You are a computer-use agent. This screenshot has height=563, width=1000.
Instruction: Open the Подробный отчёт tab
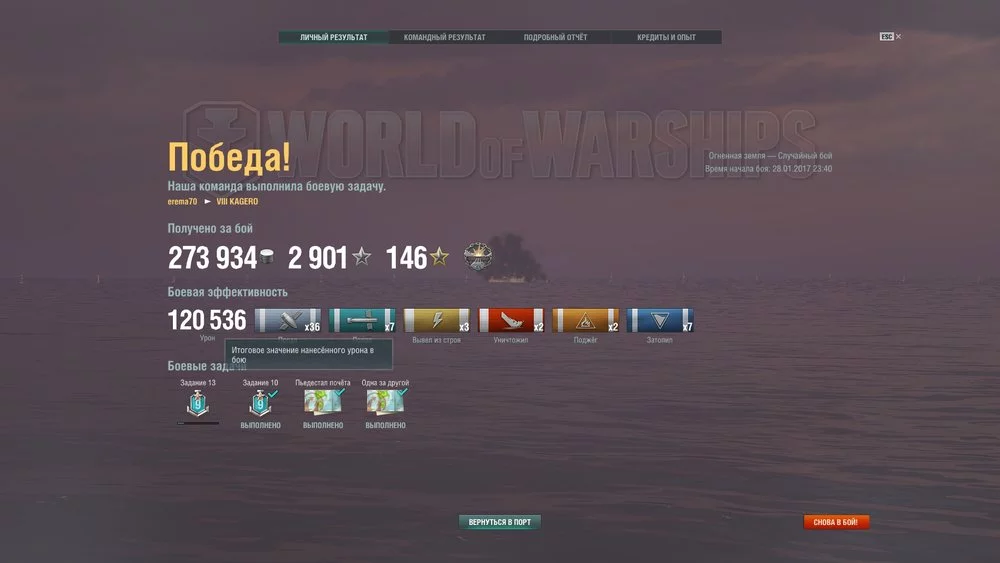tap(555, 38)
